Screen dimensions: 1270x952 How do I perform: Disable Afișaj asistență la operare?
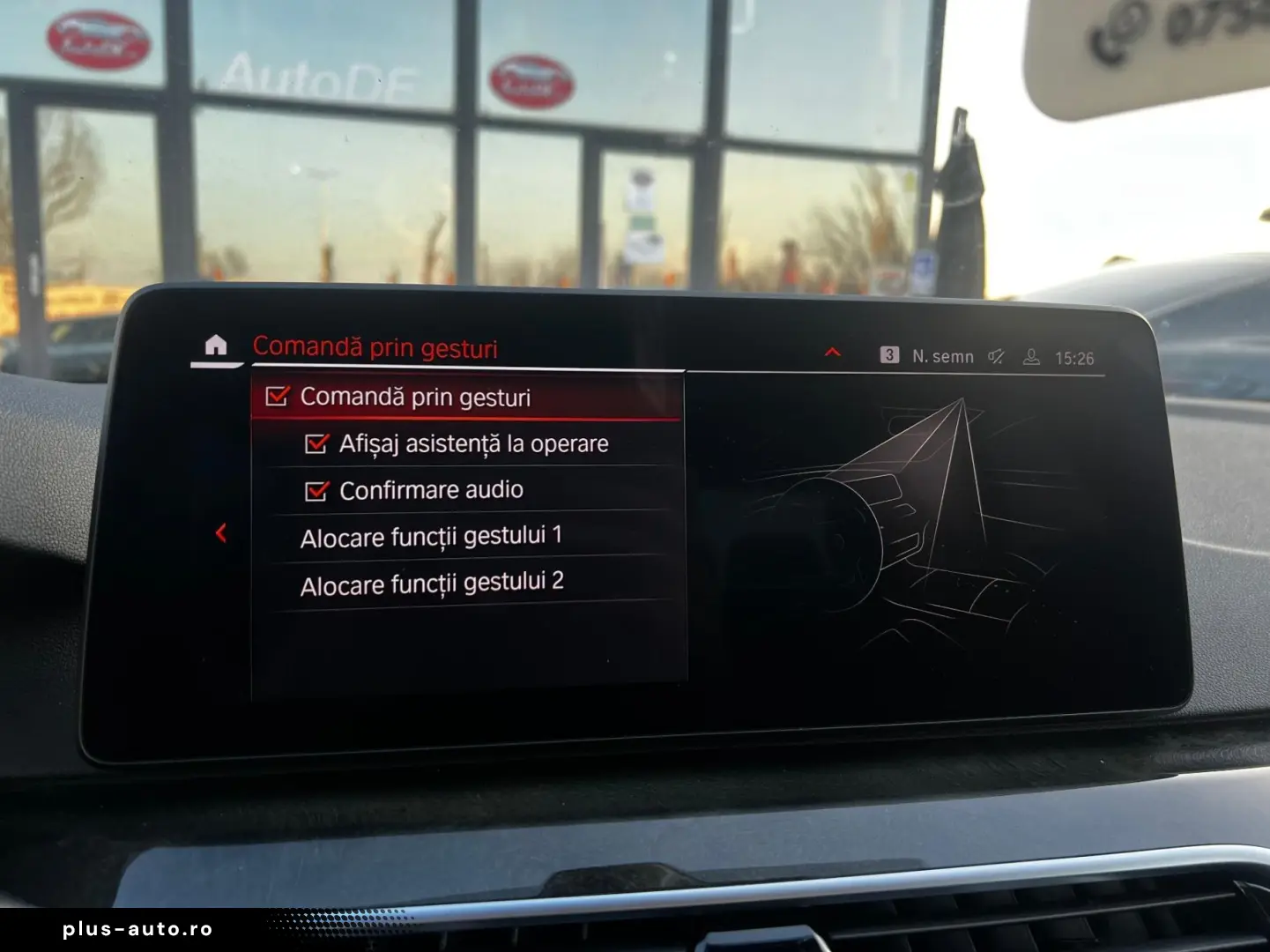tap(316, 444)
